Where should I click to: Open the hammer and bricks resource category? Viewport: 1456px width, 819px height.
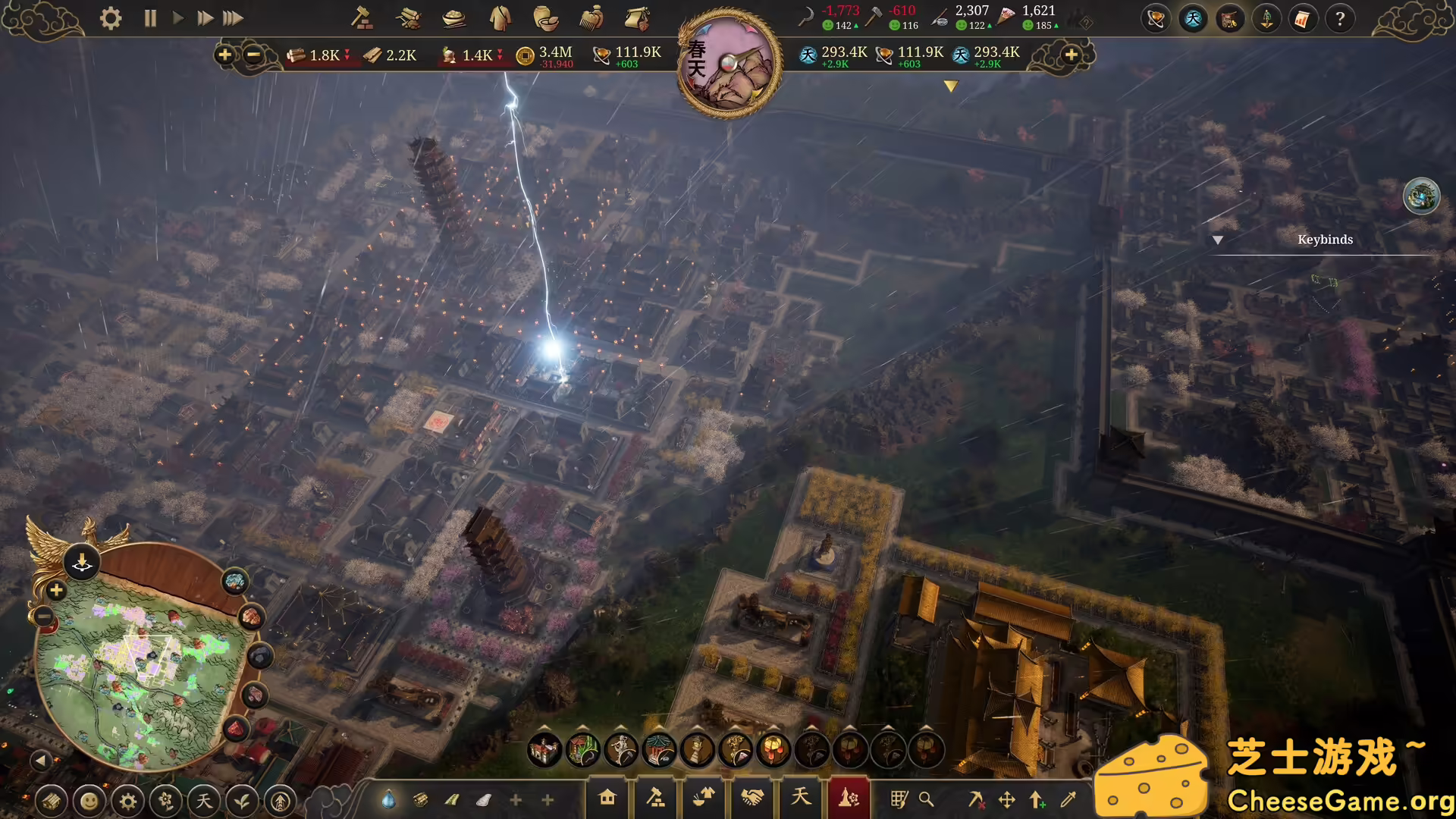[361, 18]
